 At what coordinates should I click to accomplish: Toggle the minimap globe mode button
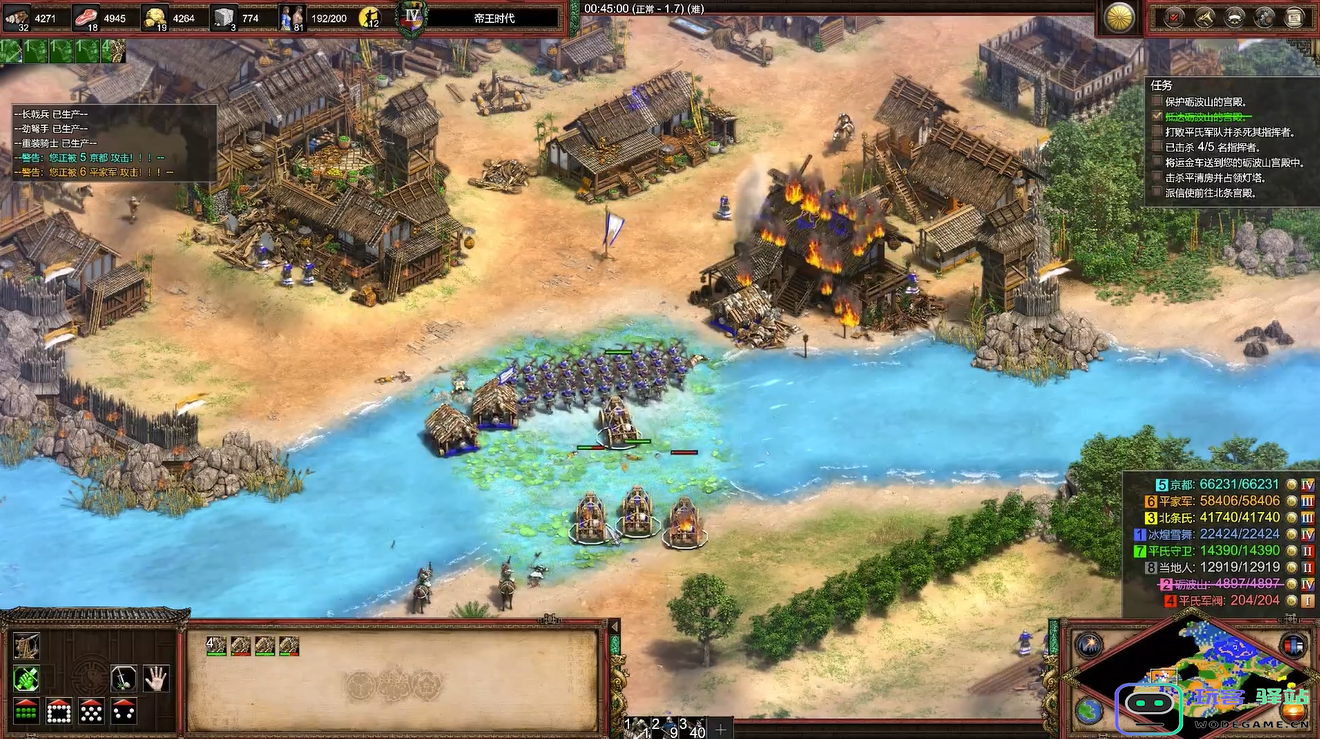(x=1089, y=711)
